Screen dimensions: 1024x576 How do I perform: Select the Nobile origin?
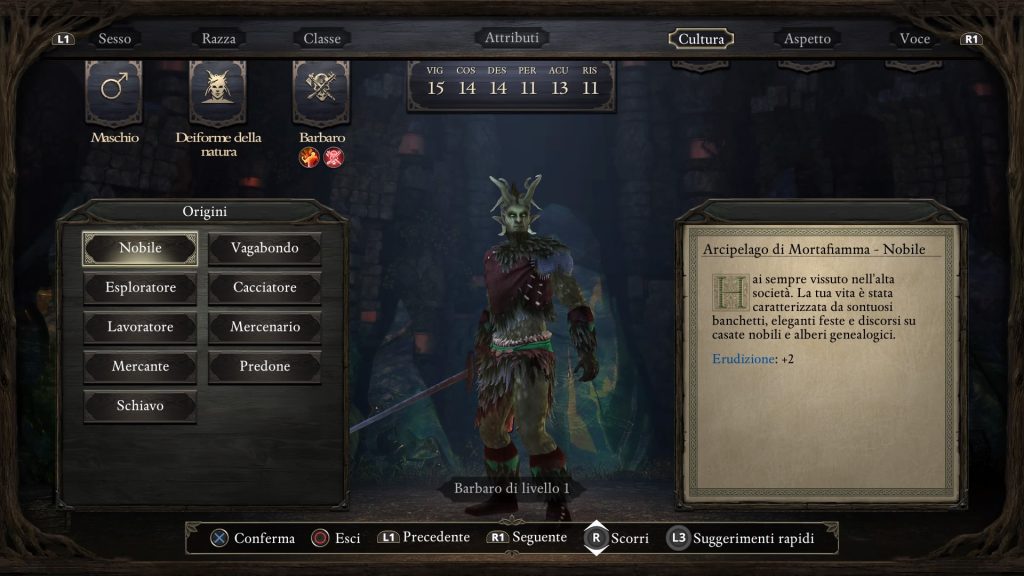pos(140,248)
